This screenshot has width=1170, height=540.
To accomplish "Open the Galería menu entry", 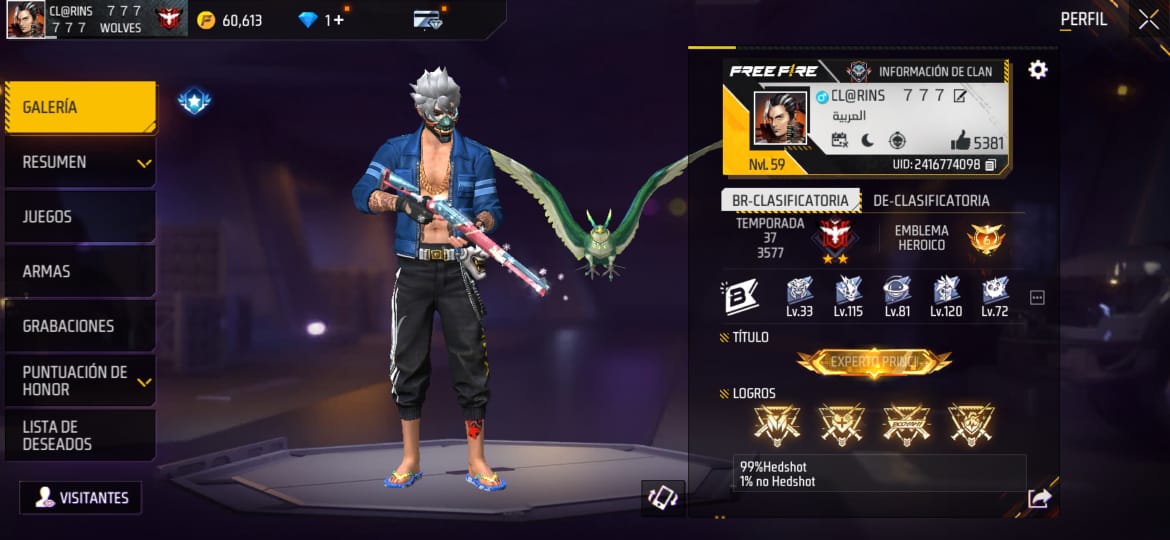I will [x=80, y=107].
